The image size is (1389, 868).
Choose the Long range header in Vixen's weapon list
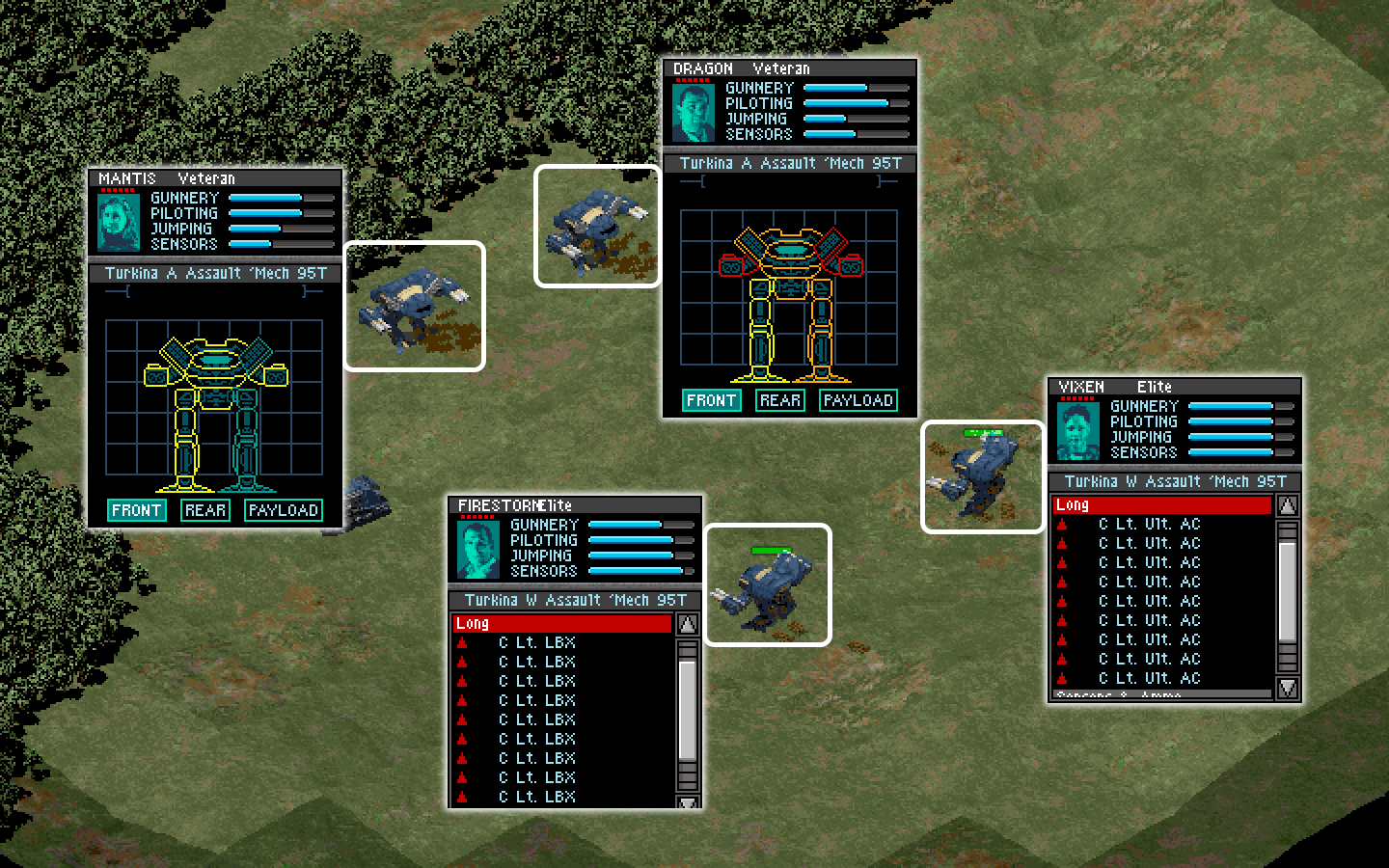pos(1161,505)
